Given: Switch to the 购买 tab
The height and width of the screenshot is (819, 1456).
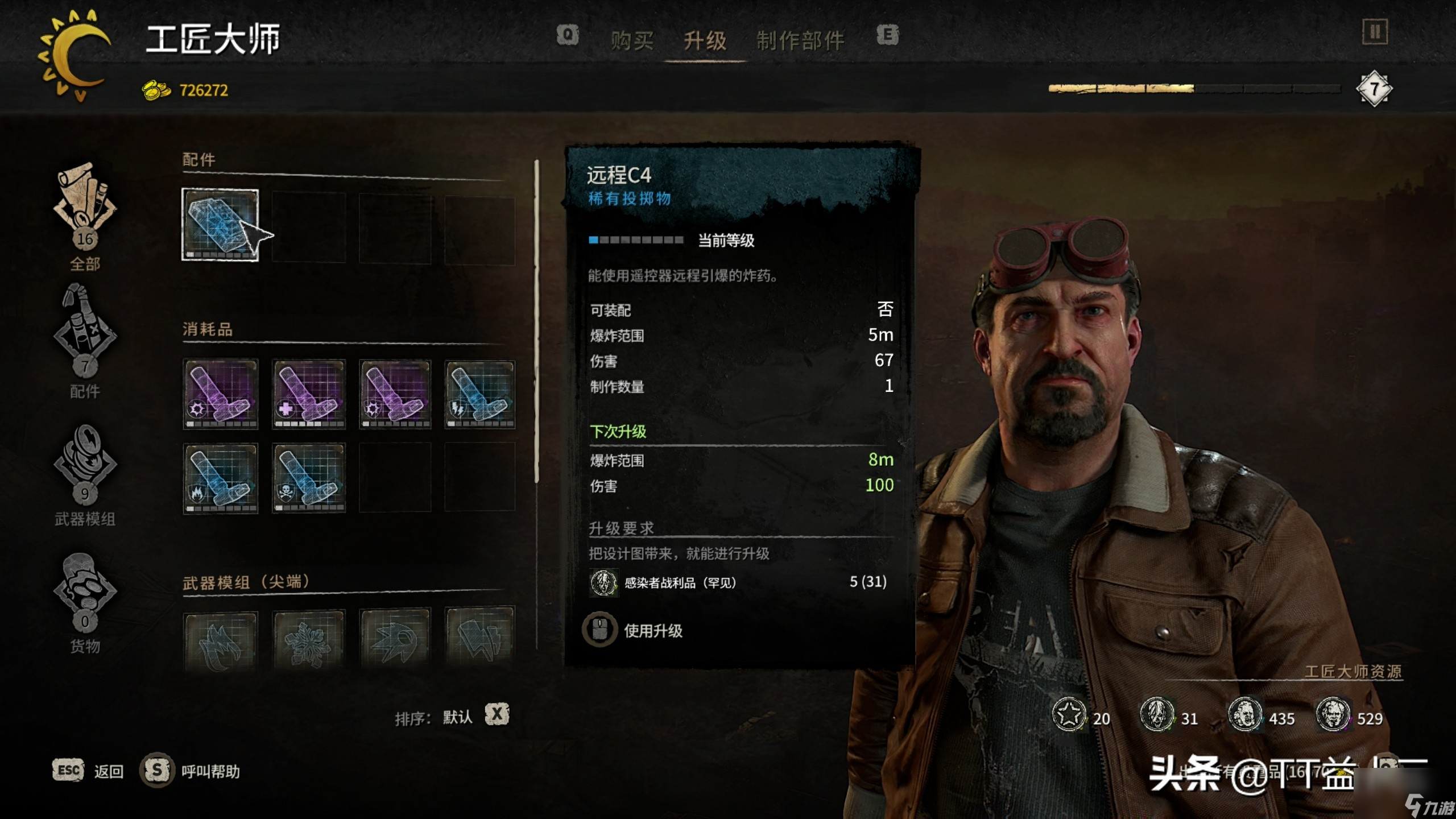Looking at the screenshot, I should pyautogui.click(x=632, y=41).
